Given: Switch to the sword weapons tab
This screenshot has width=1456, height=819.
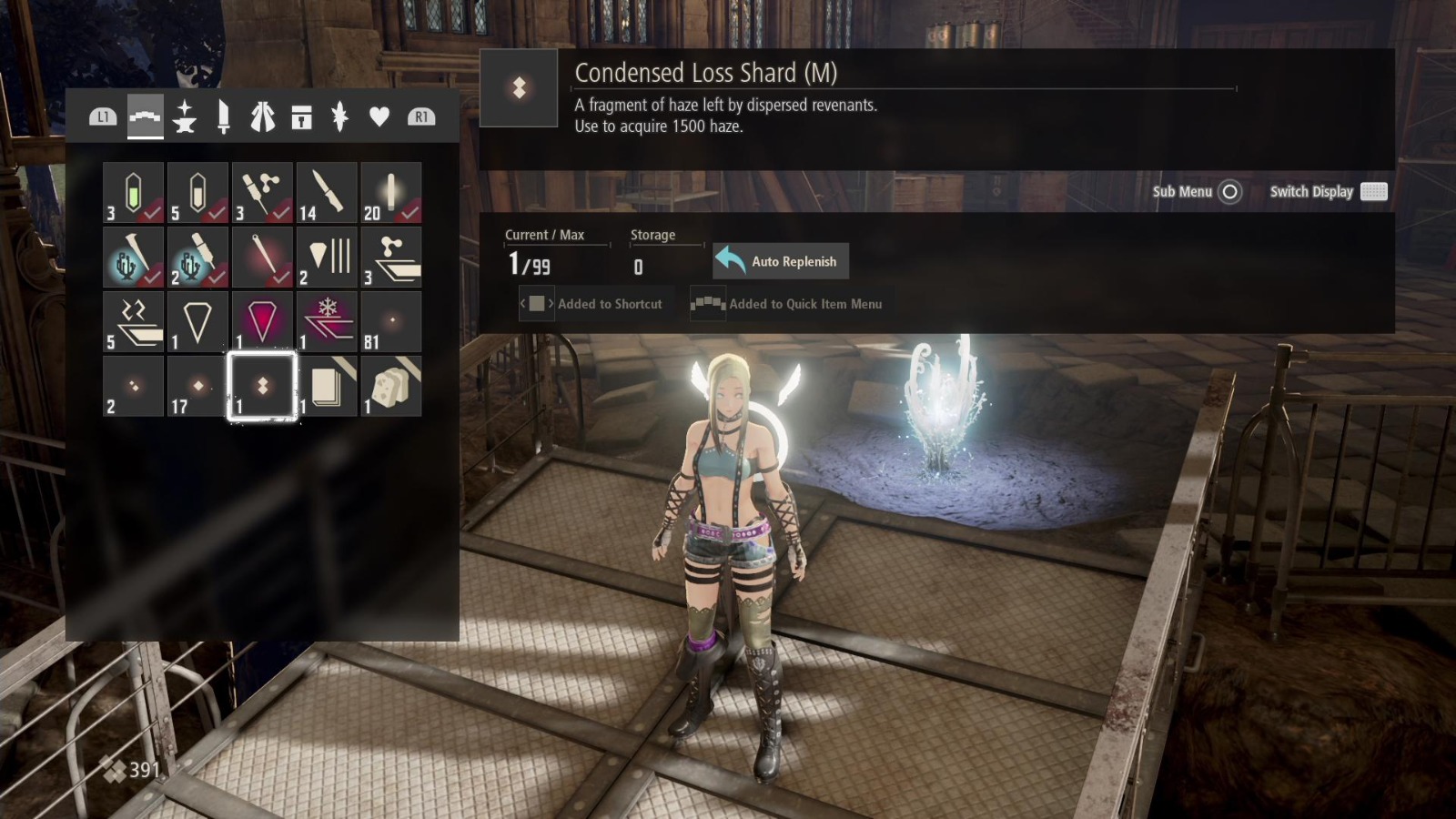Looking at the screenshot, I should point(222,116).
